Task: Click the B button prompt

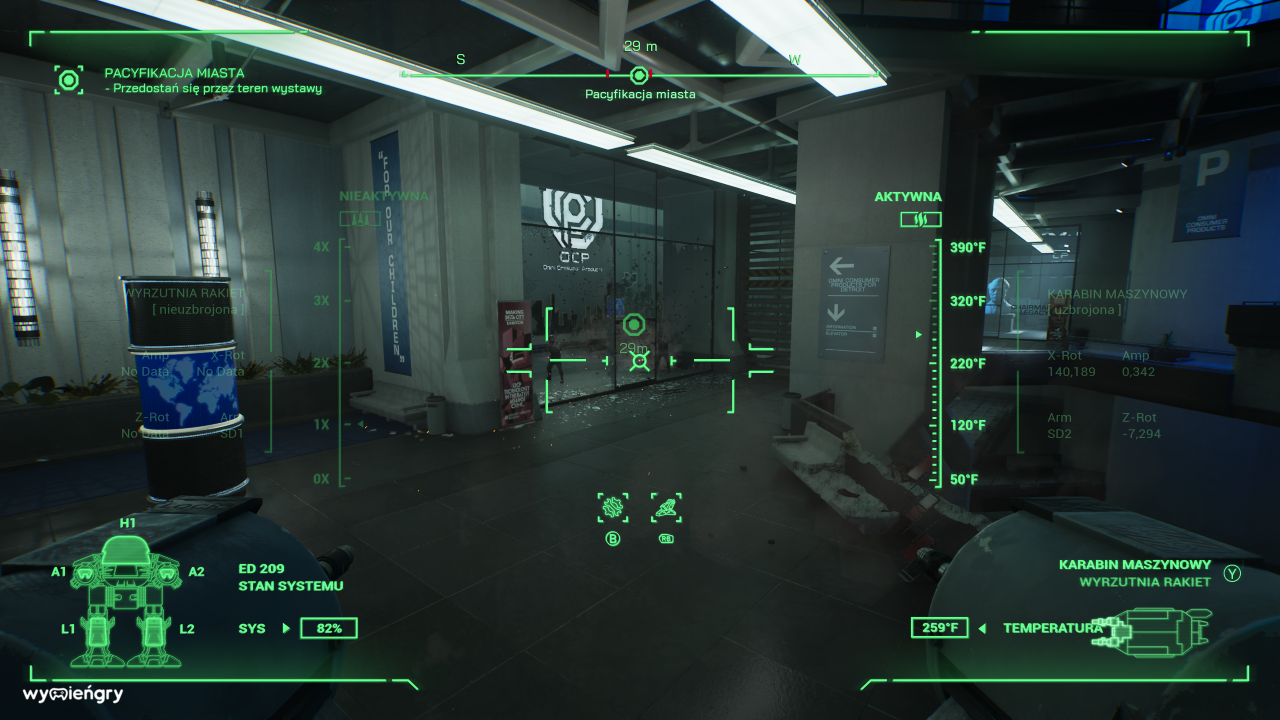Action: tap(612, 537)
